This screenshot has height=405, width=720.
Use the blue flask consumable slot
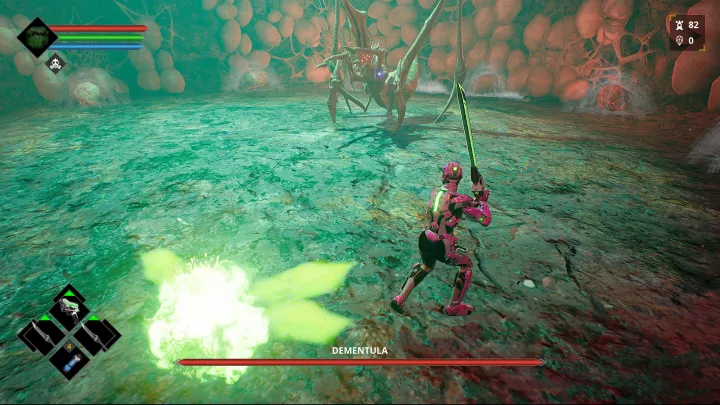click(70, 358)
